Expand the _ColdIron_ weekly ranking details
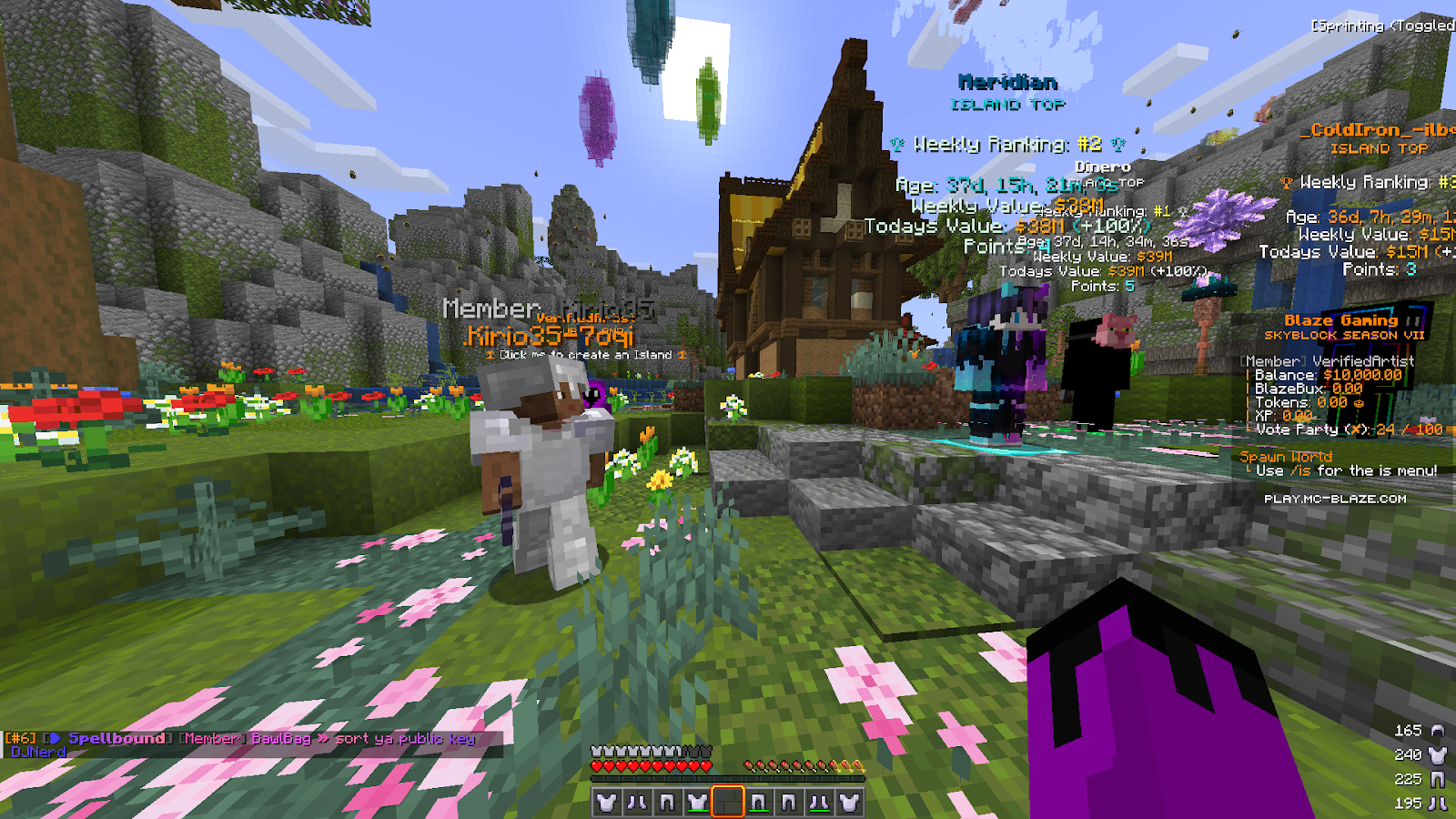 click(1360, 182)
